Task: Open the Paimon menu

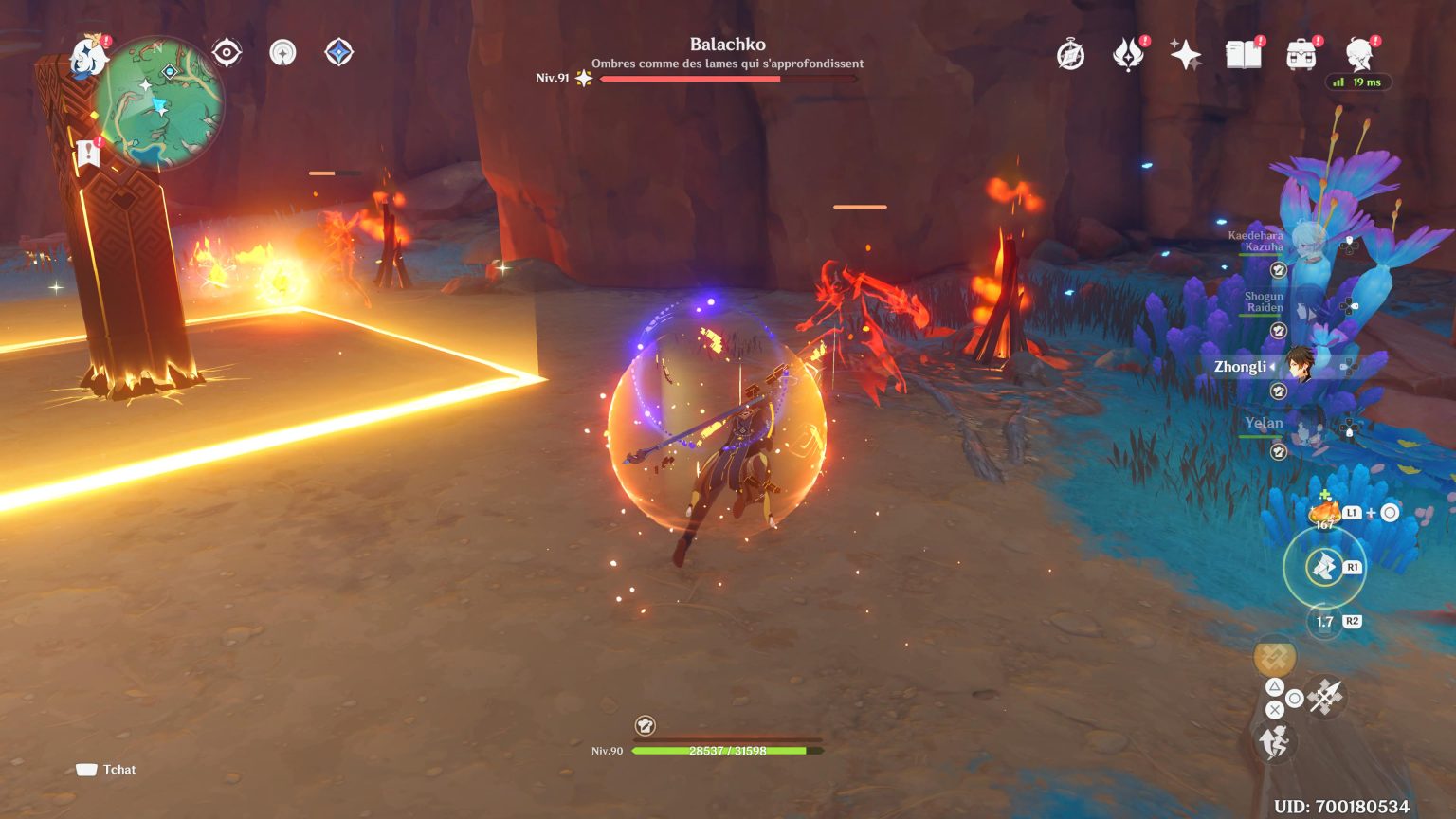Action: (88, 54)
